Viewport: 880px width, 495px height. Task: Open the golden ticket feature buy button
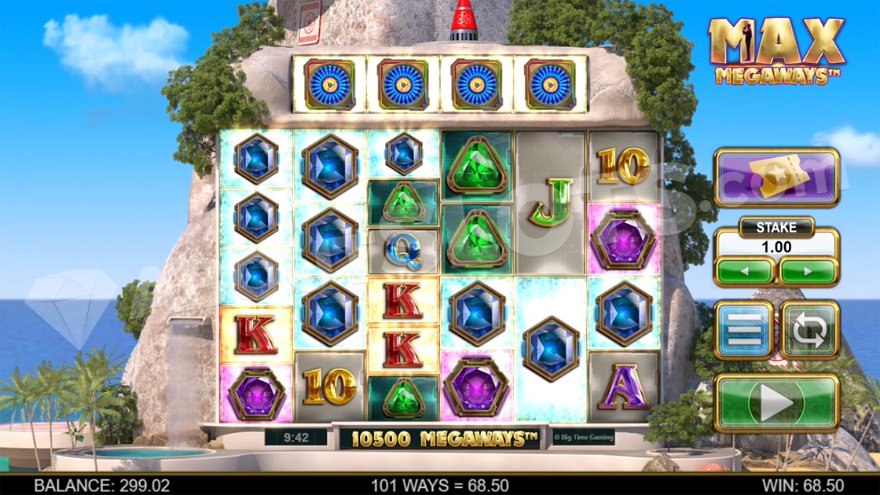(776, 178)
